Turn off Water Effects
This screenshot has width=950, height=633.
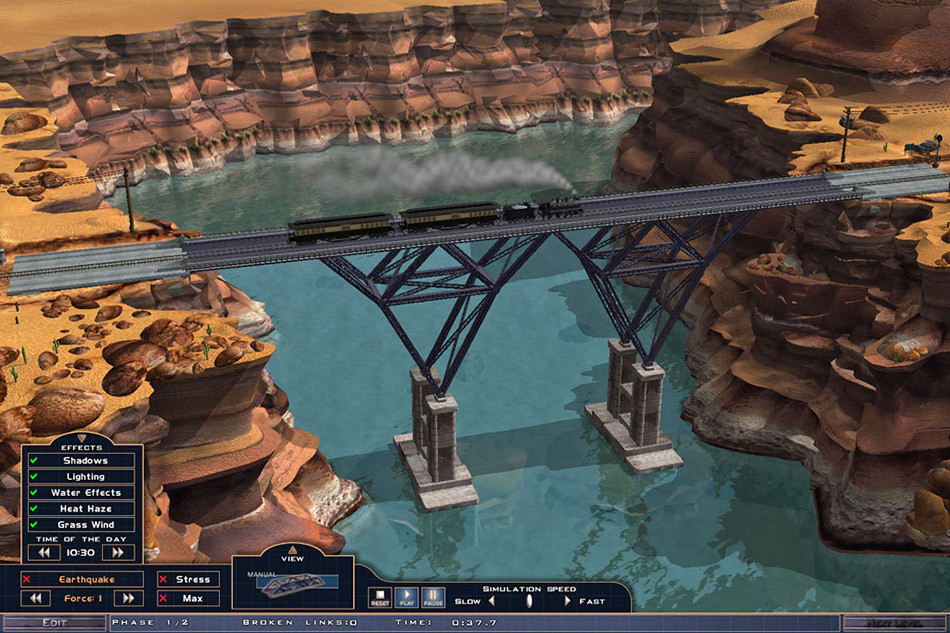point(34,493)
